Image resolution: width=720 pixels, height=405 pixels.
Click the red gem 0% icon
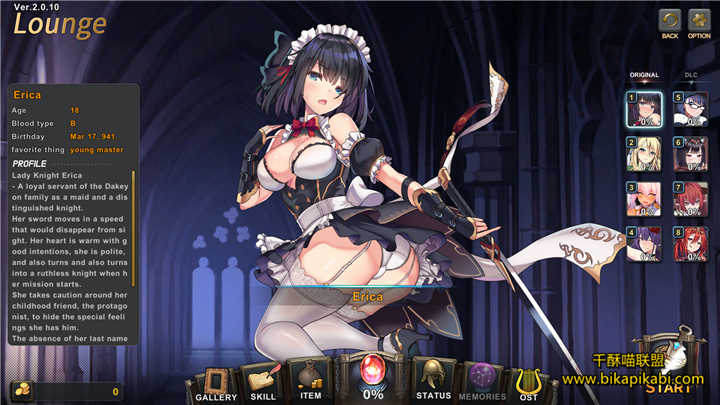pyautogui.click(x=372, y=377)
